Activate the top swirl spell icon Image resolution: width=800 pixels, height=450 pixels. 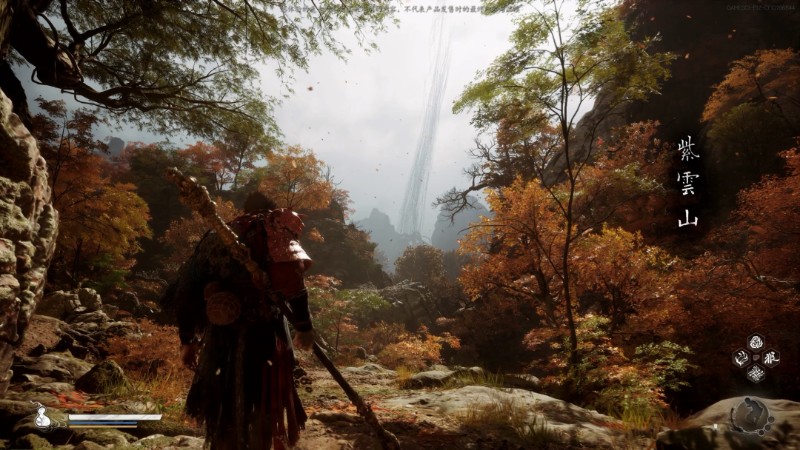tap(756, 342)
